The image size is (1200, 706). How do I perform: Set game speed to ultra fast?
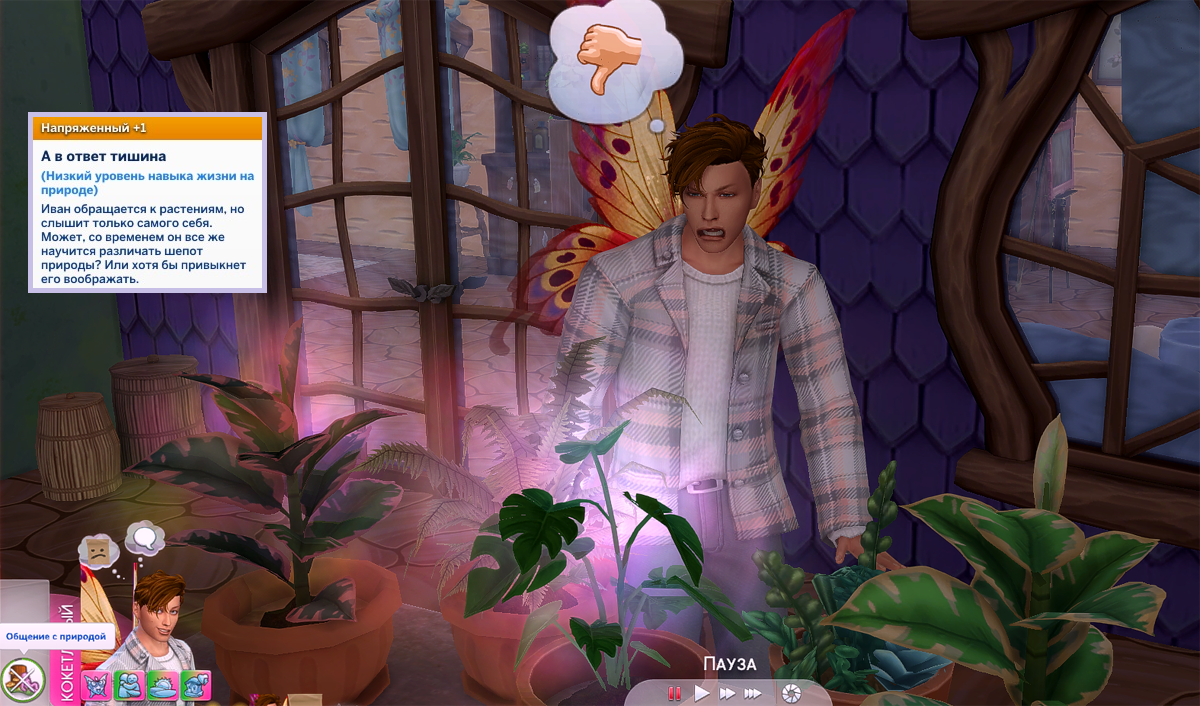click(753, 692)
